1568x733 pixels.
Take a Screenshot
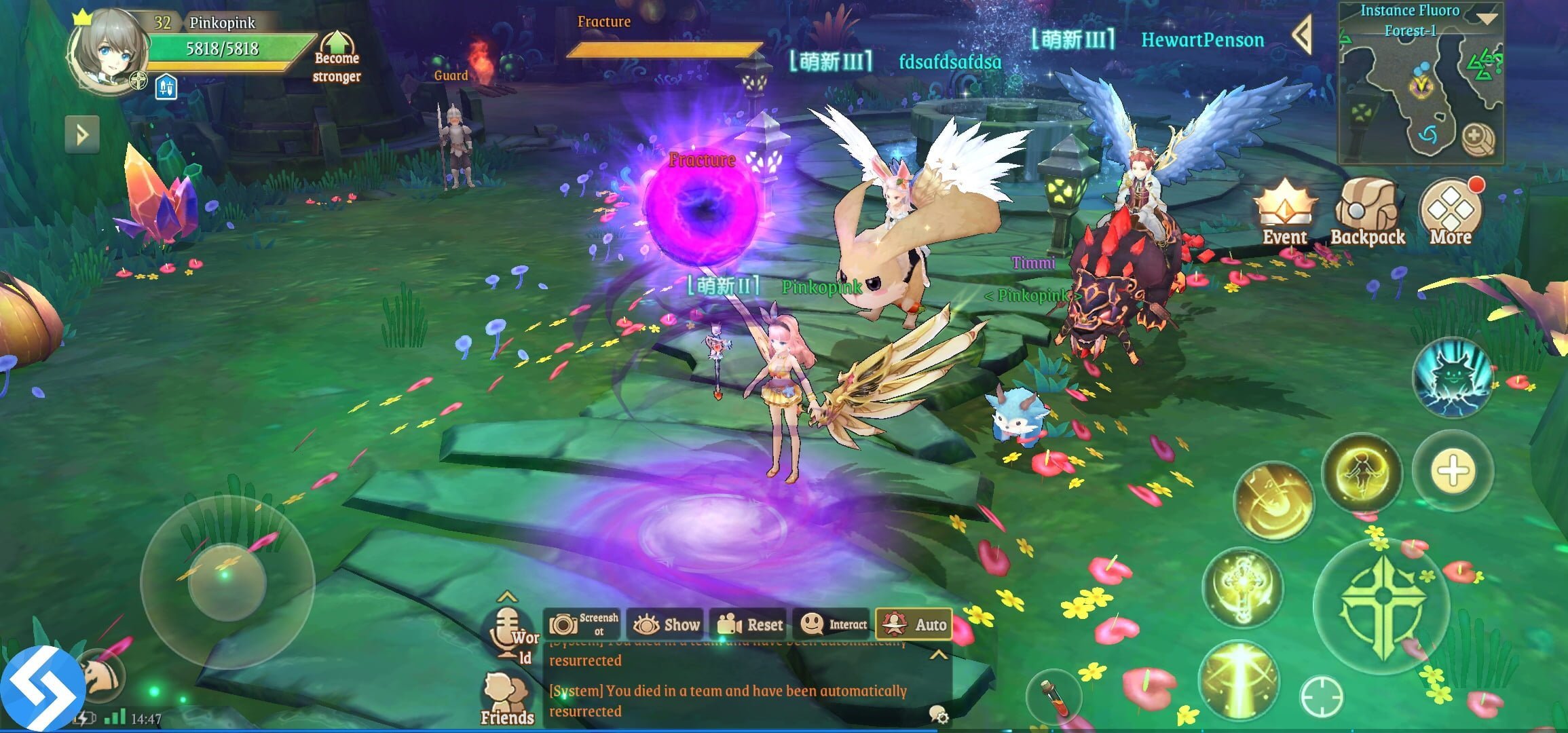coord(583,624)
